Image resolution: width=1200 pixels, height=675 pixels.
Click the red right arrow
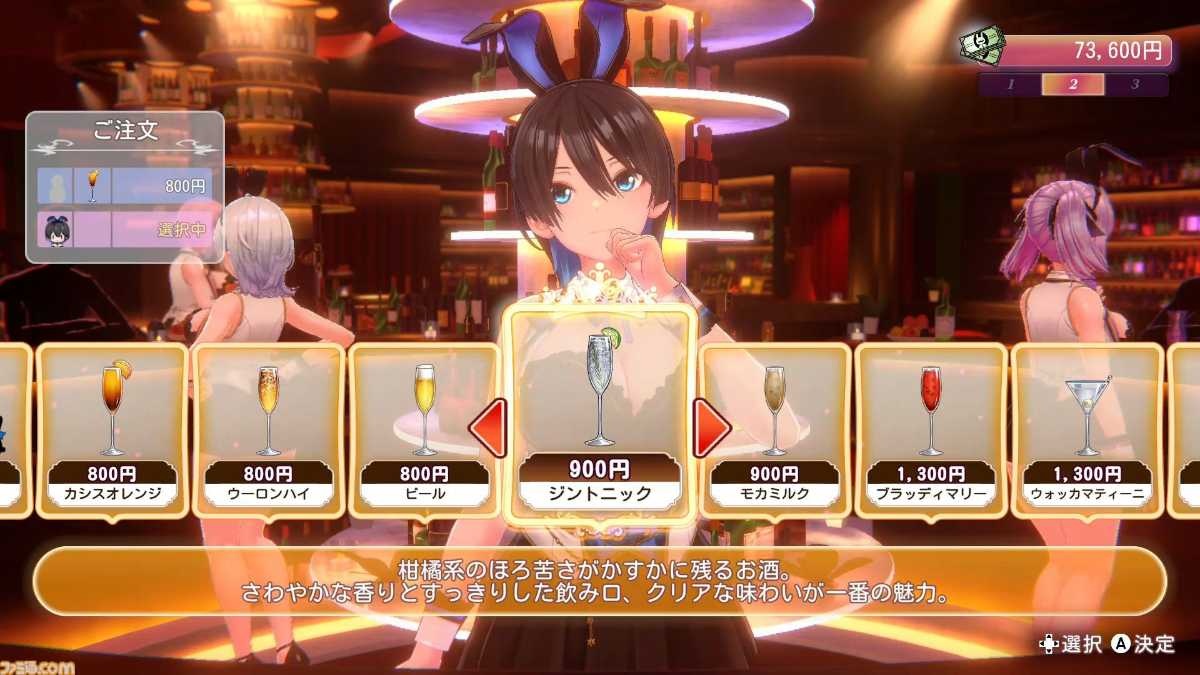pyautogui.click(x=712, y=428)
